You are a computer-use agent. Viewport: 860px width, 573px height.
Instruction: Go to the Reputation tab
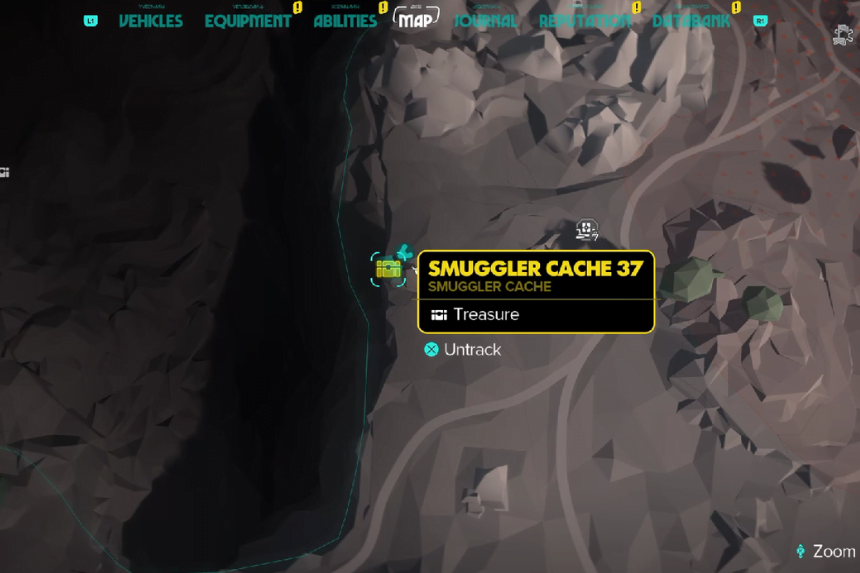585,21
